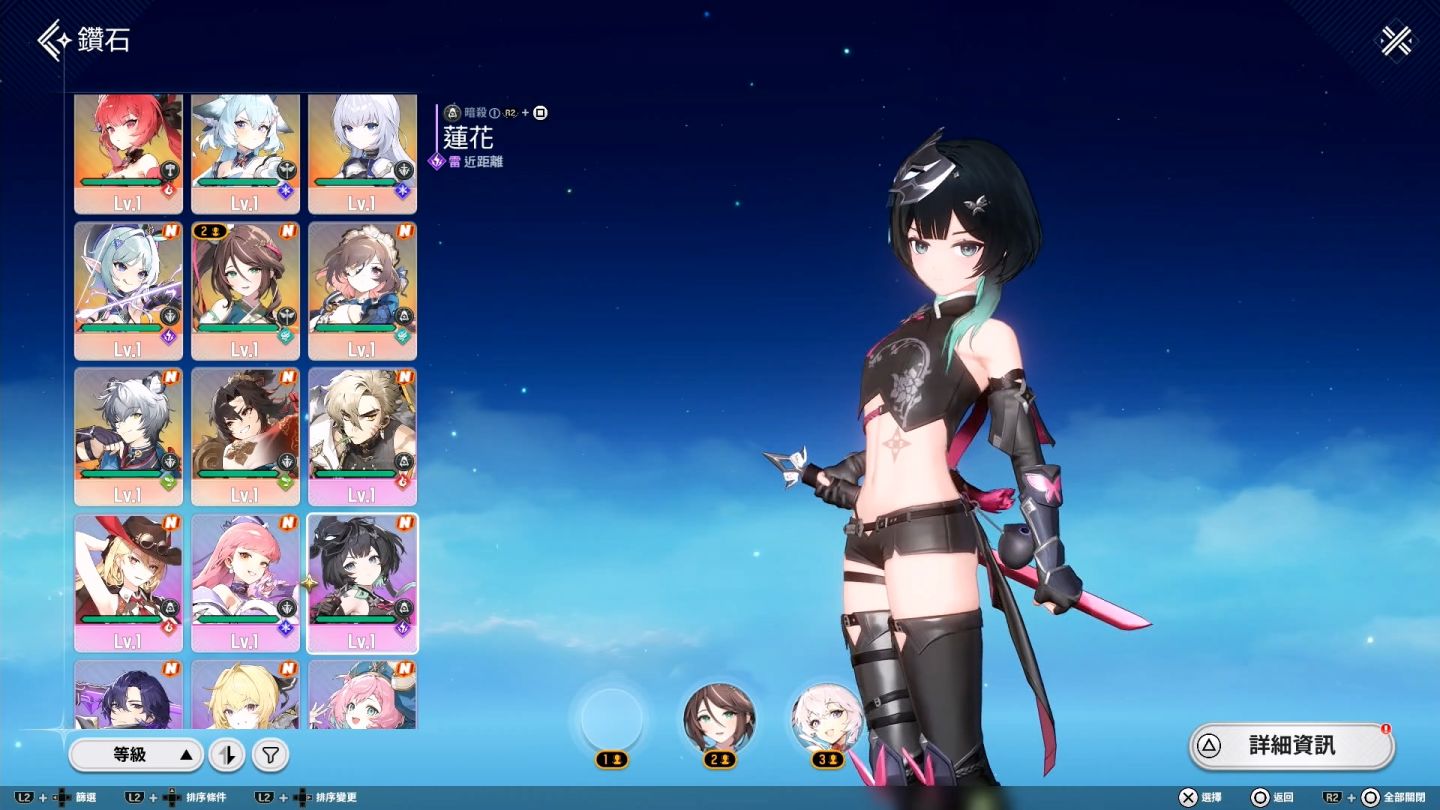
Task: Choose the red-haired character card
Action: point(129,152)
